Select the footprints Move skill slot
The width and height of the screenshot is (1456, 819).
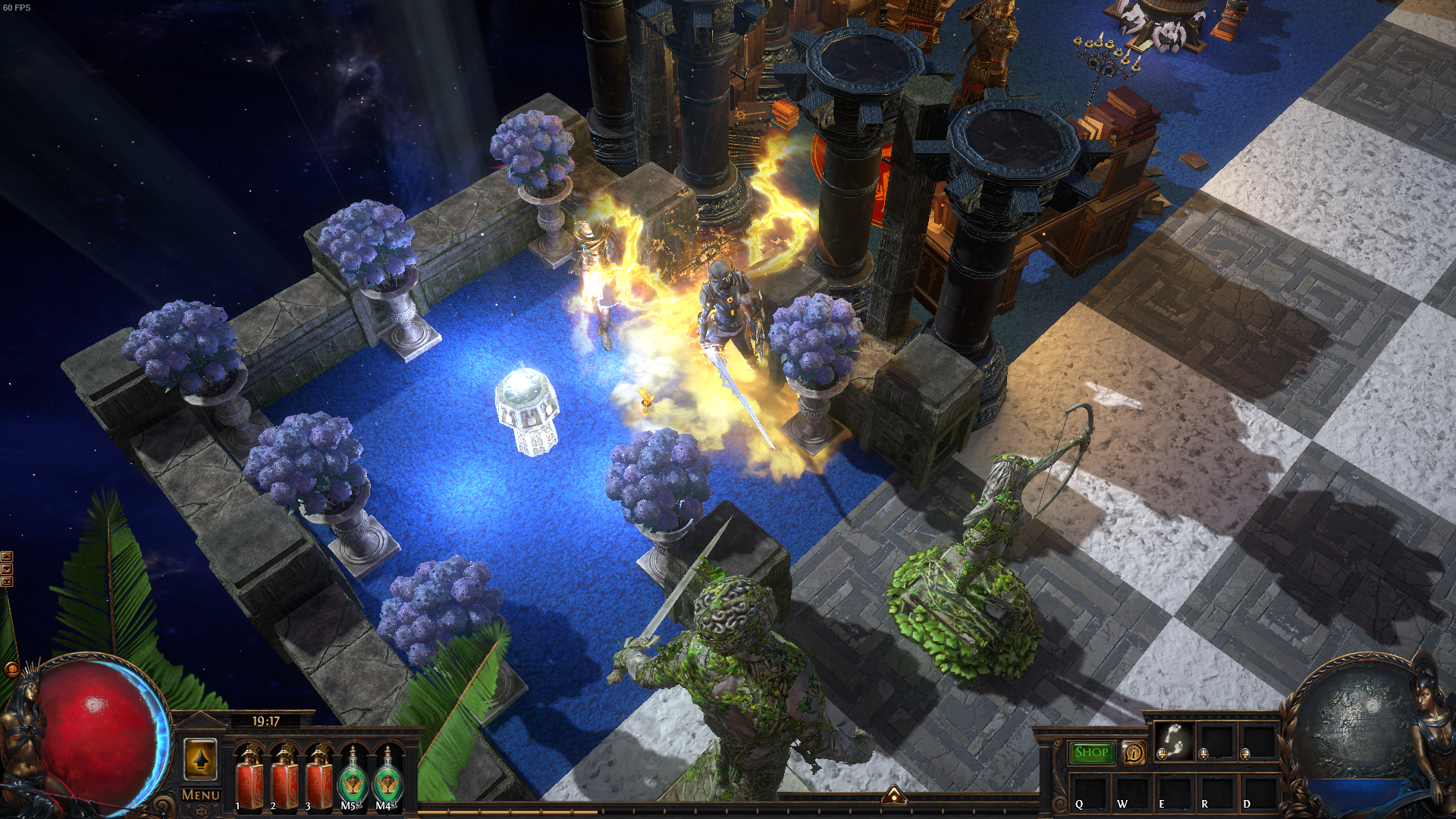1174,741
